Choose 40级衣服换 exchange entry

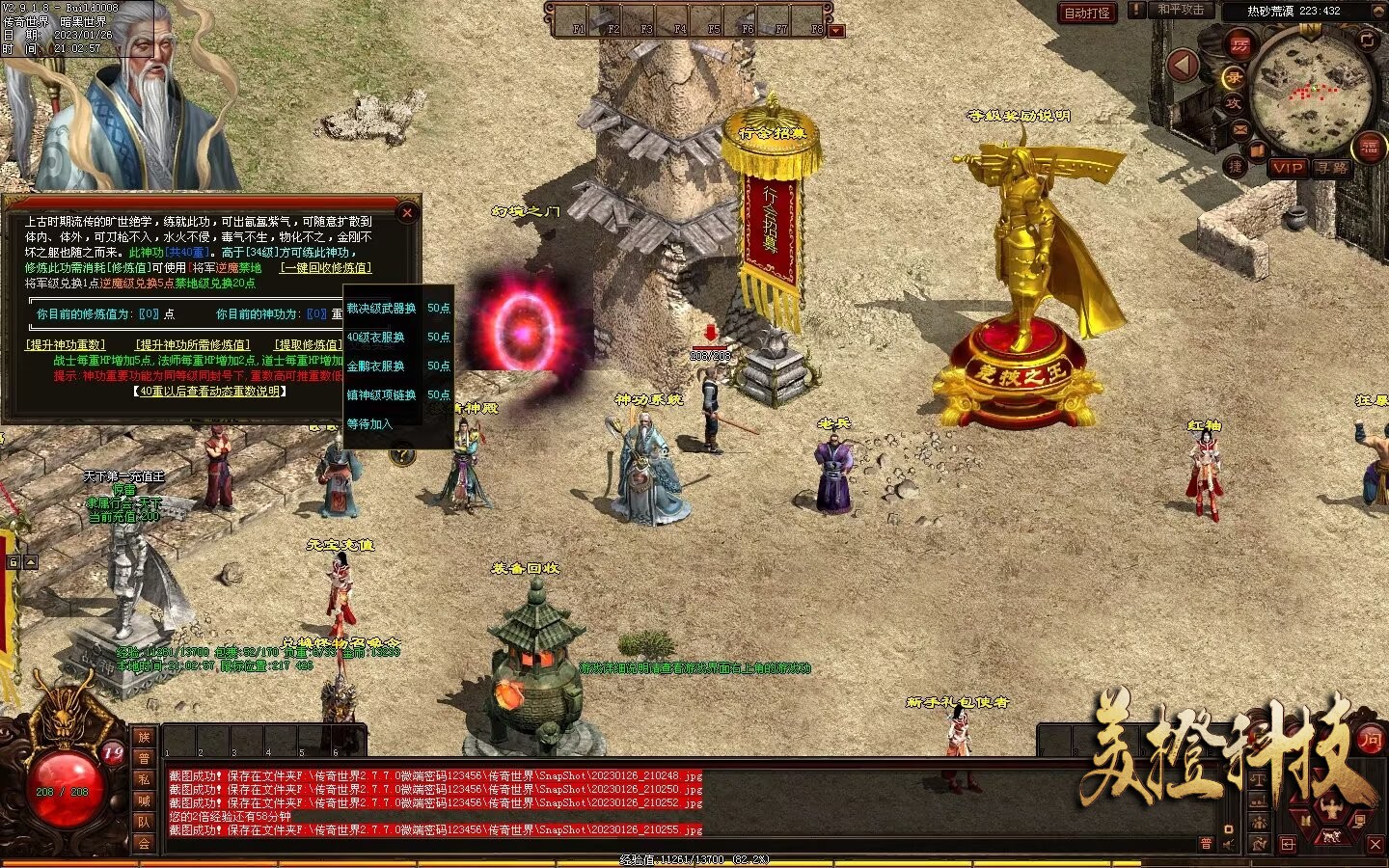pos(376,338)
